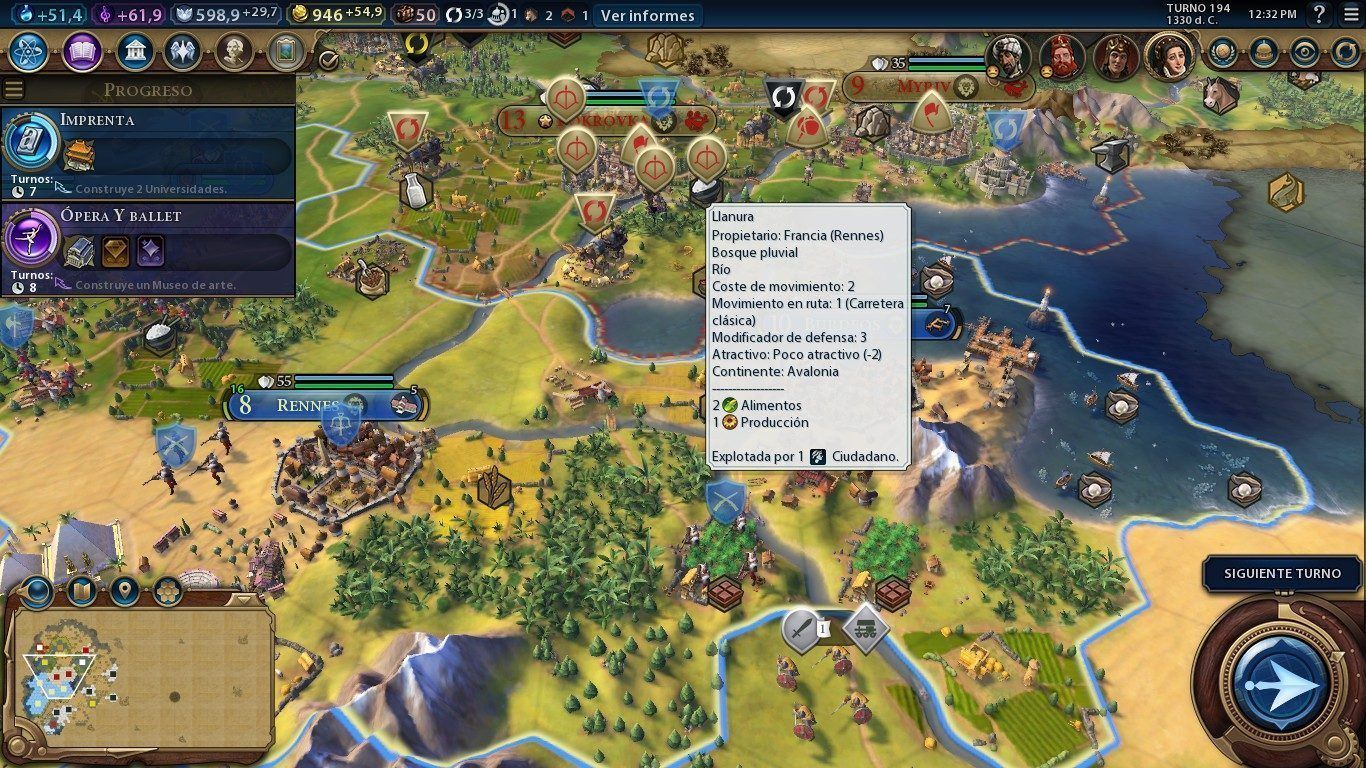Image resolution: width=1366 pixels, height=768 pixels.
Task: Open the espionage eye icon
Action: pyautogui.click(x=1304, y=52)
